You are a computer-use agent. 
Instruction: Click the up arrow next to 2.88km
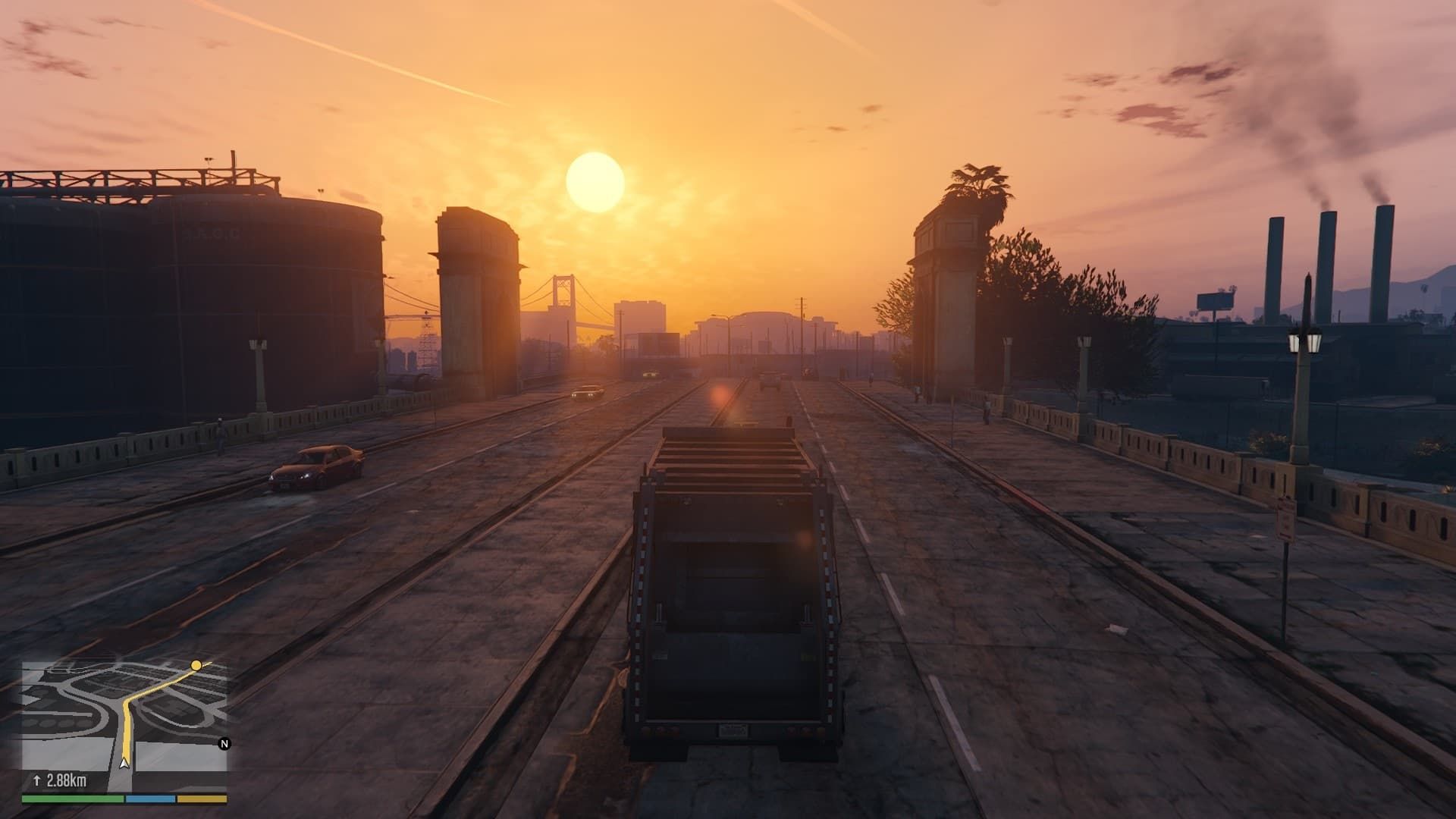pos(37,779)
